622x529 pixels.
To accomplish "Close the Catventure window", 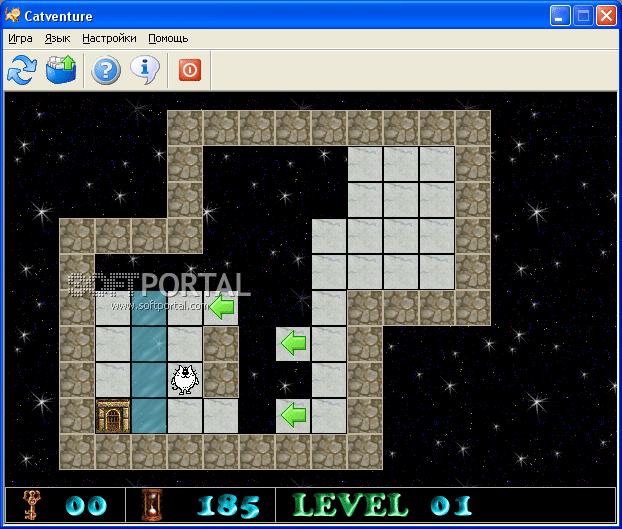I will coord(606,15).
